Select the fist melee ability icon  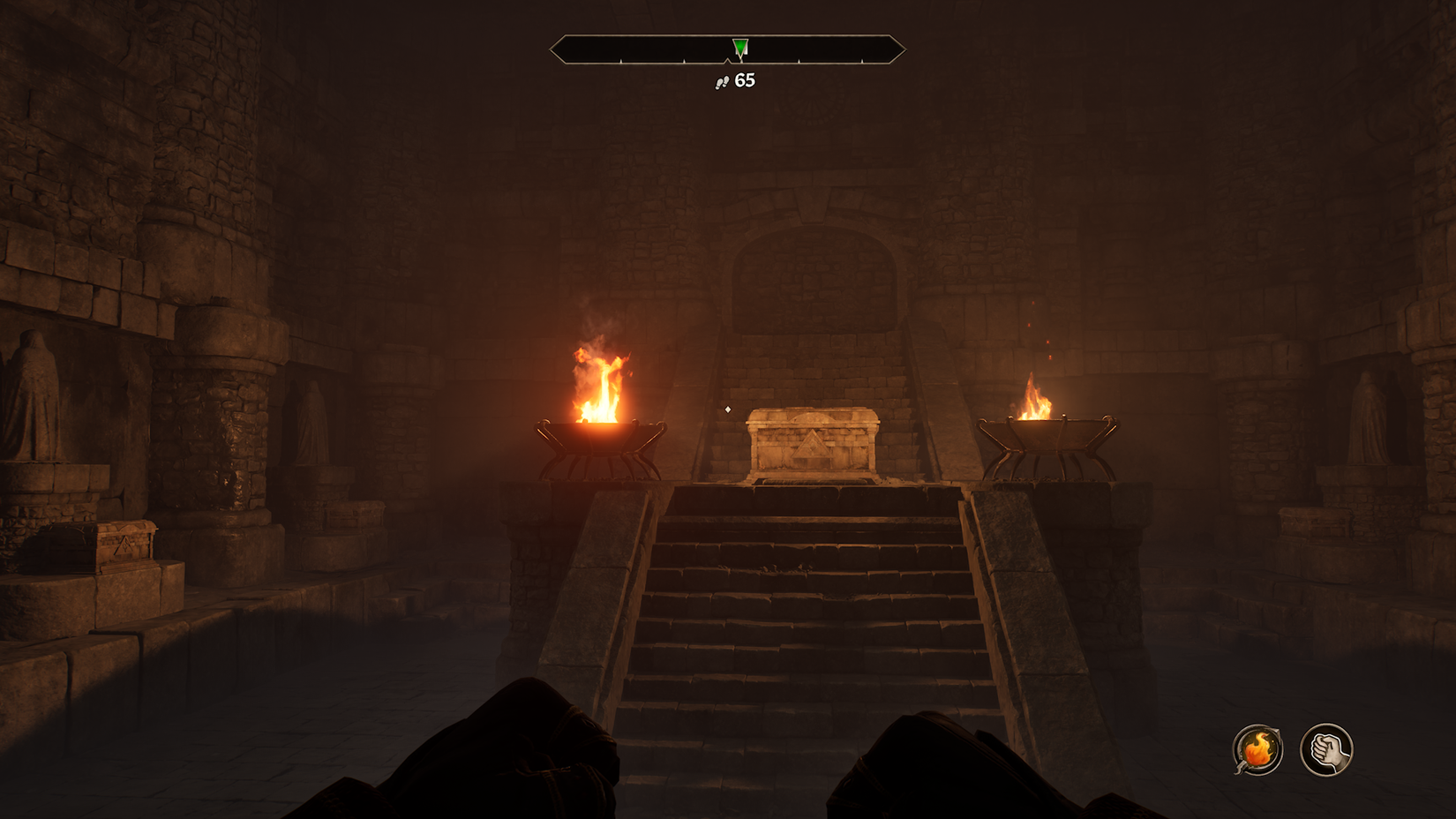[x=1329, y=748]
